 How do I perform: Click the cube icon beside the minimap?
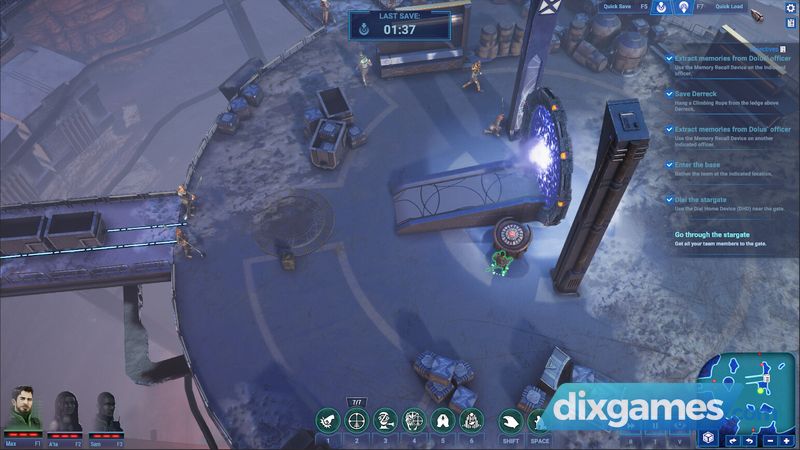(x=708, y=439)
